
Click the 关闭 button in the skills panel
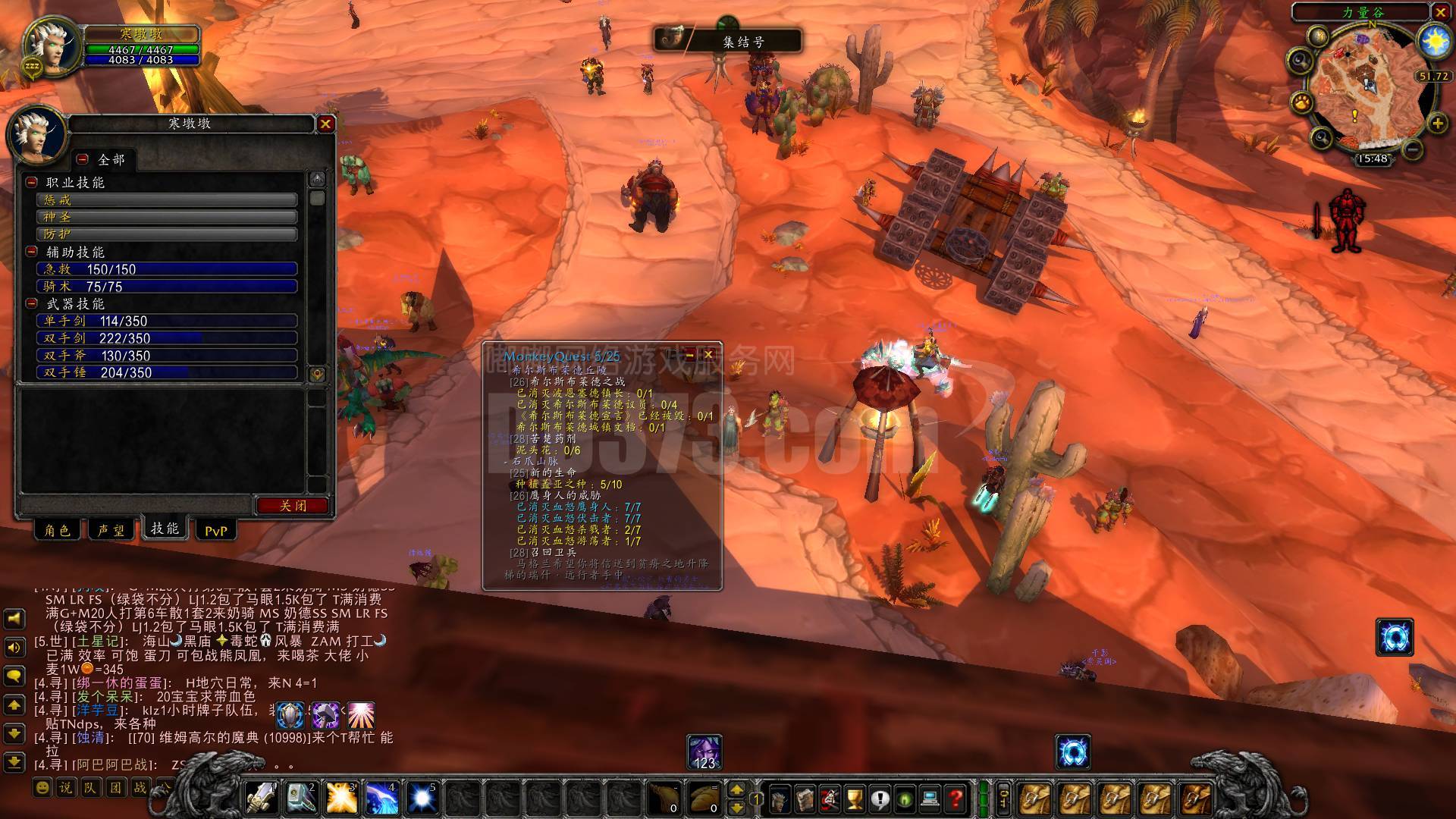[x=292, y=506]
